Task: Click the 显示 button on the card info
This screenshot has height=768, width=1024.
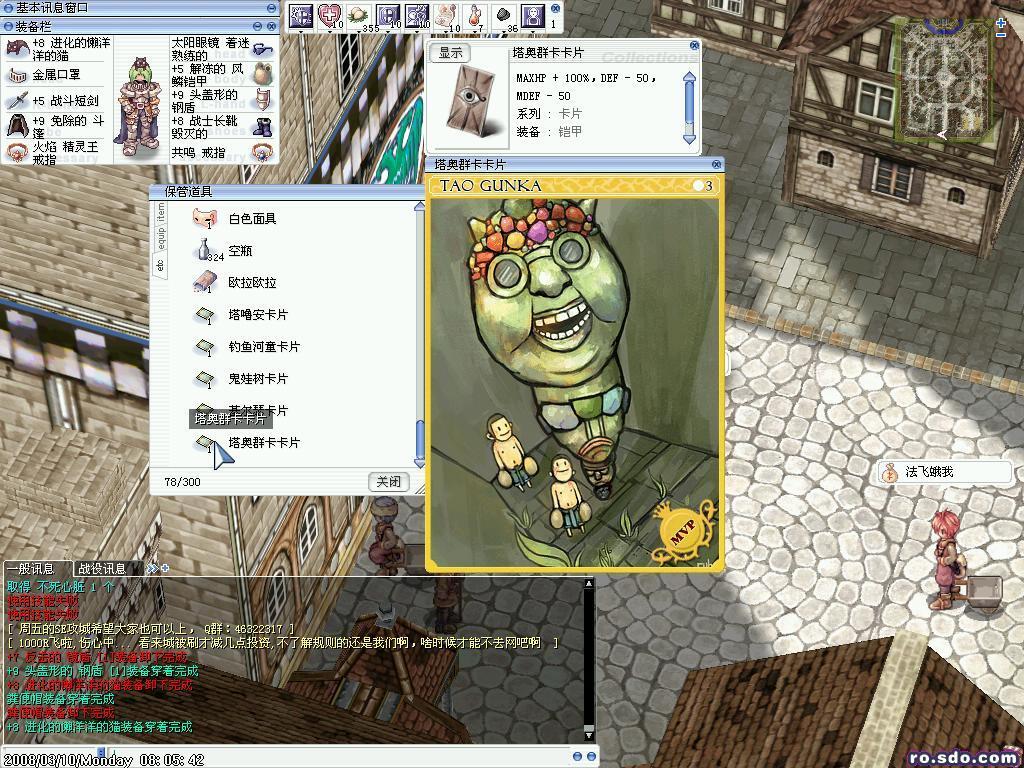Action: click(x=451, y=53)
